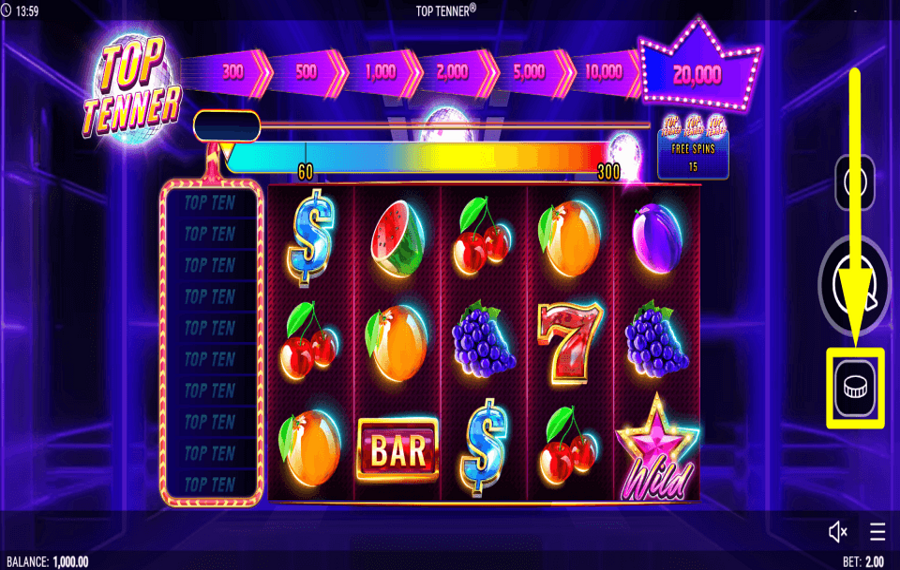This screenshot has height=570, width=900.
Task: Open the bet chip selector
Action: click(855, 387)
